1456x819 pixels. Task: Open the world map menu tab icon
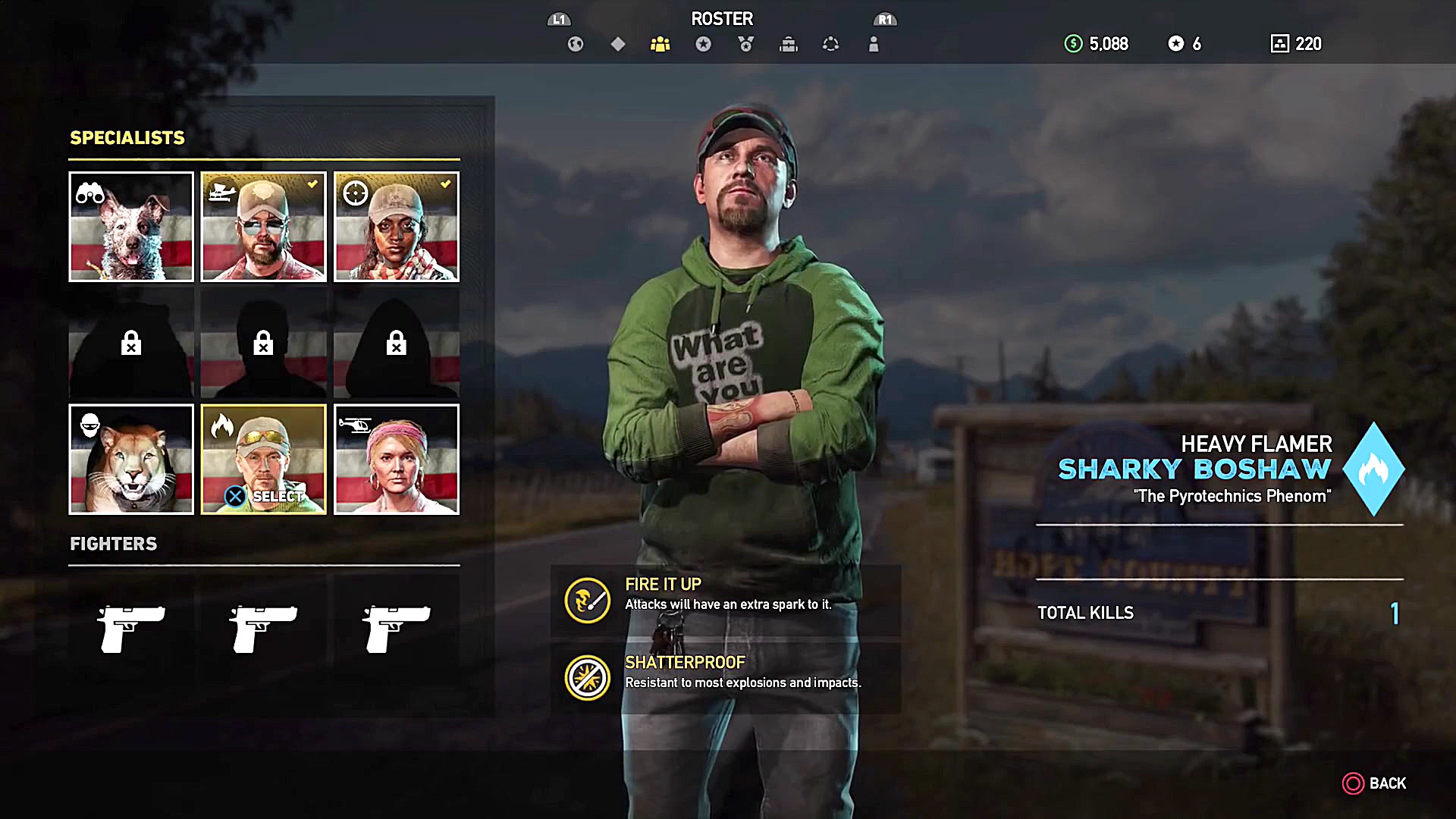576,44
